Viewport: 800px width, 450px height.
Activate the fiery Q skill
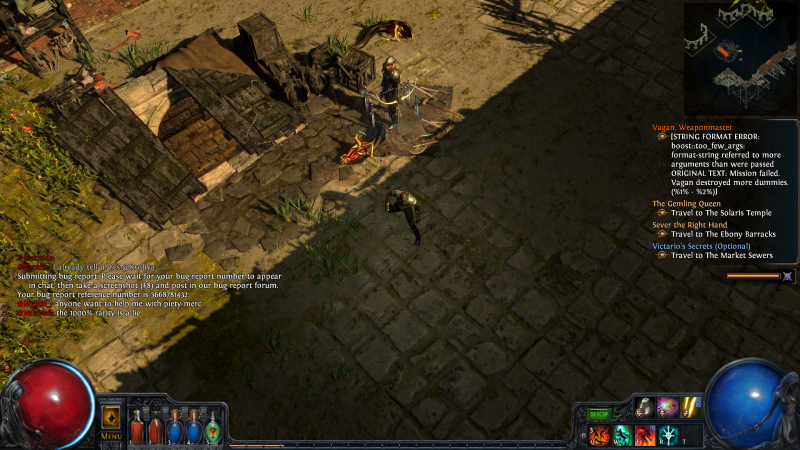(x=597, y=434)
